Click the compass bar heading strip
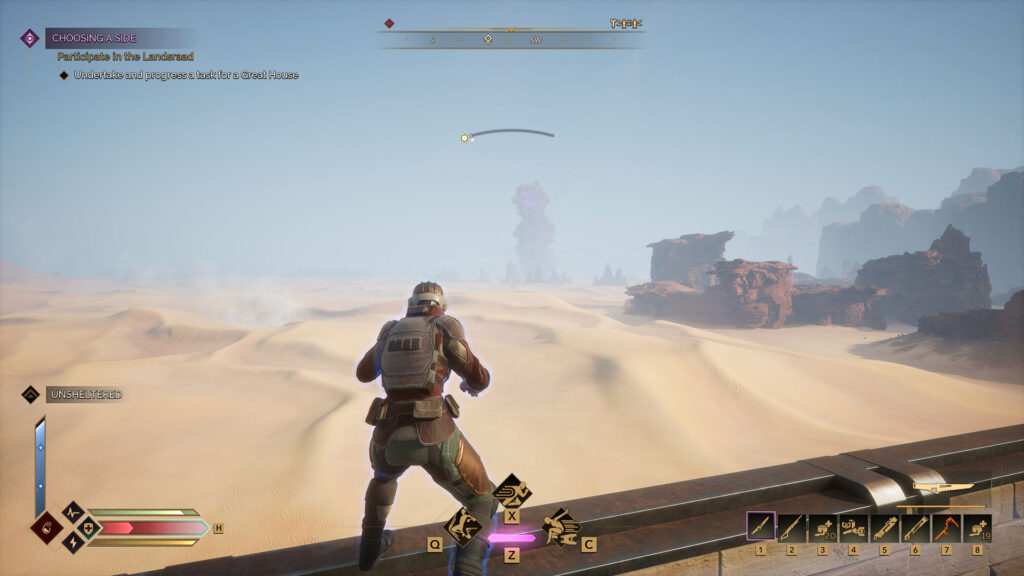Viewport: 1024px width, 576px height. coord(510,40)
